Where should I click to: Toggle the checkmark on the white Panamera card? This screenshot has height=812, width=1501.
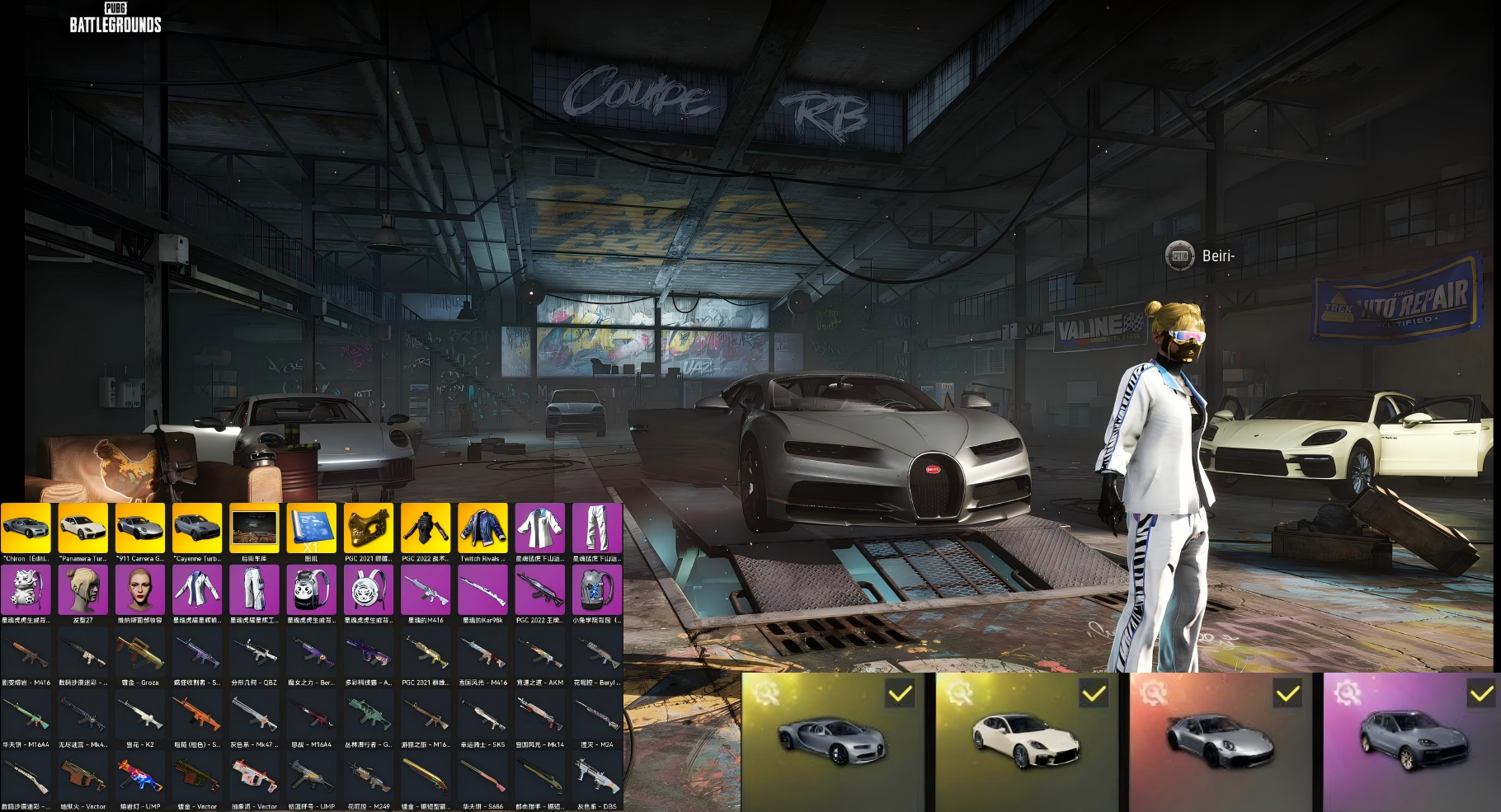1094,694
